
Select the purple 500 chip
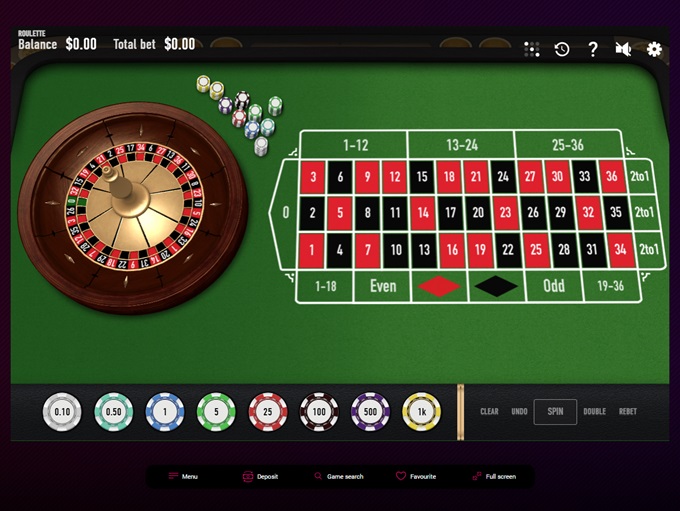tap(370, 411)
